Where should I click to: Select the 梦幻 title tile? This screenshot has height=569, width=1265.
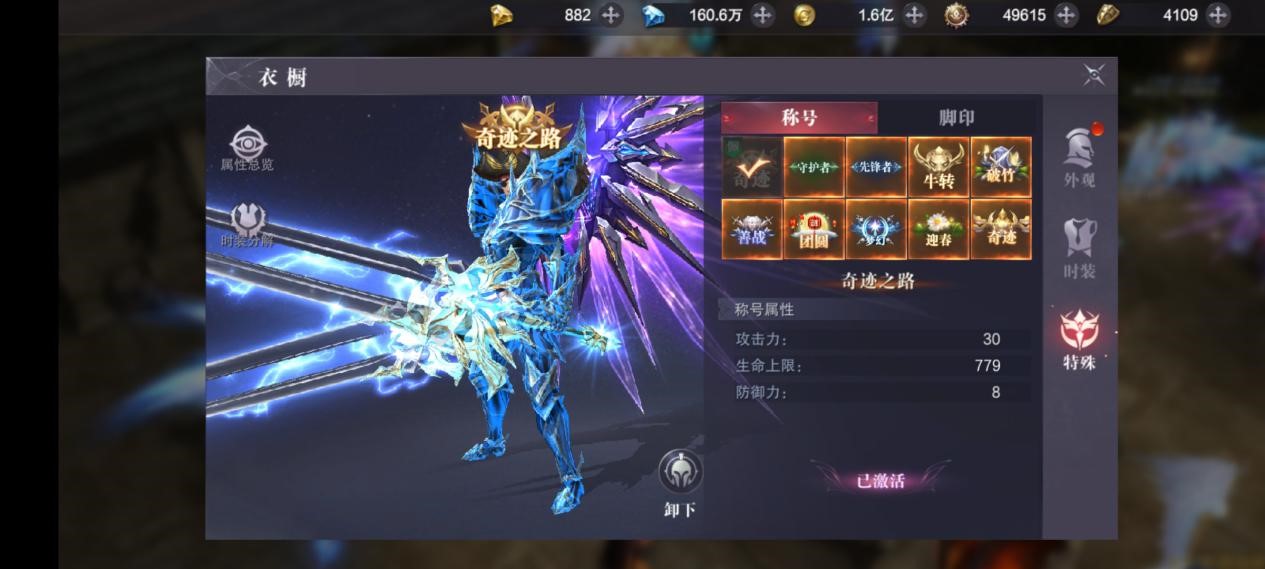pyautogui.click(x=876, y=229)
